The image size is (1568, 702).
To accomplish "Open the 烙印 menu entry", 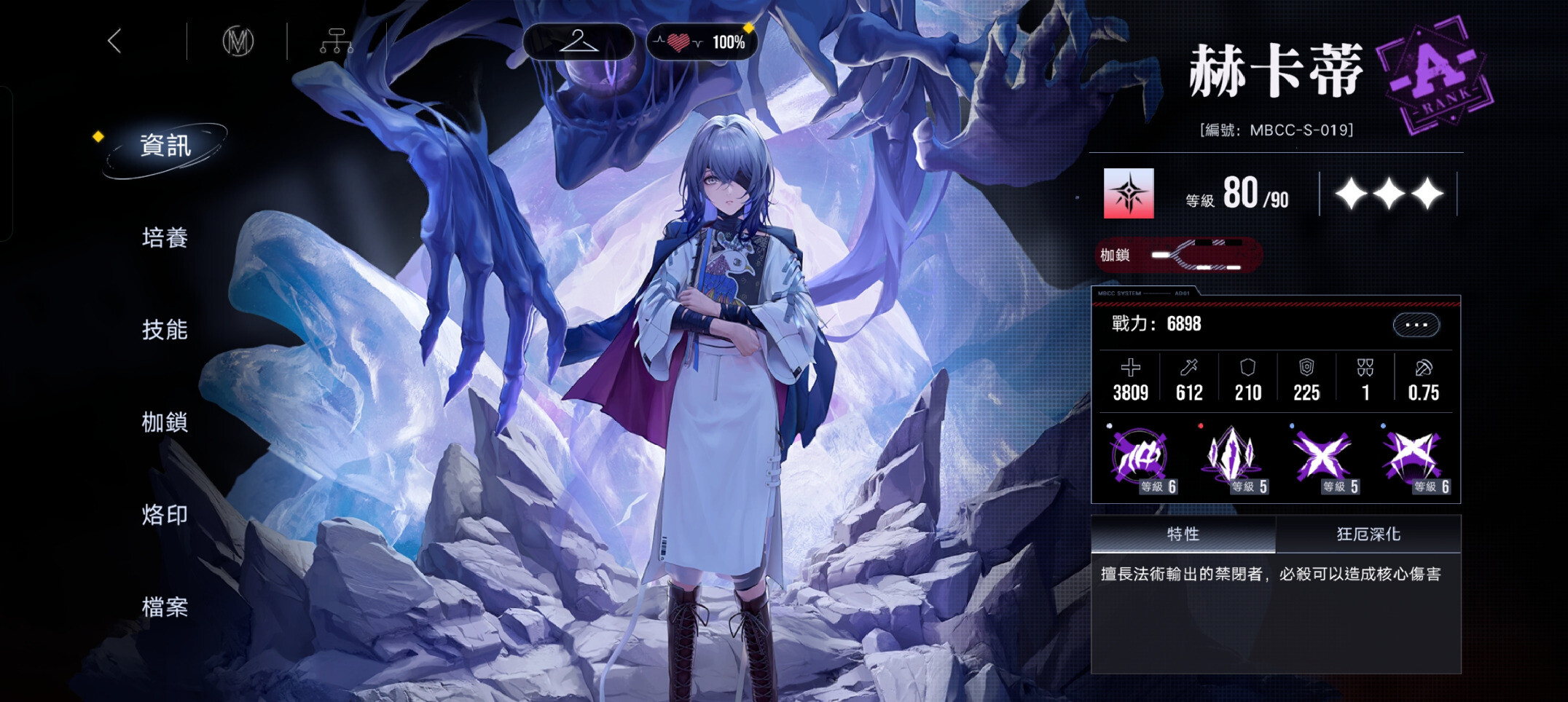I will [165, 515].
